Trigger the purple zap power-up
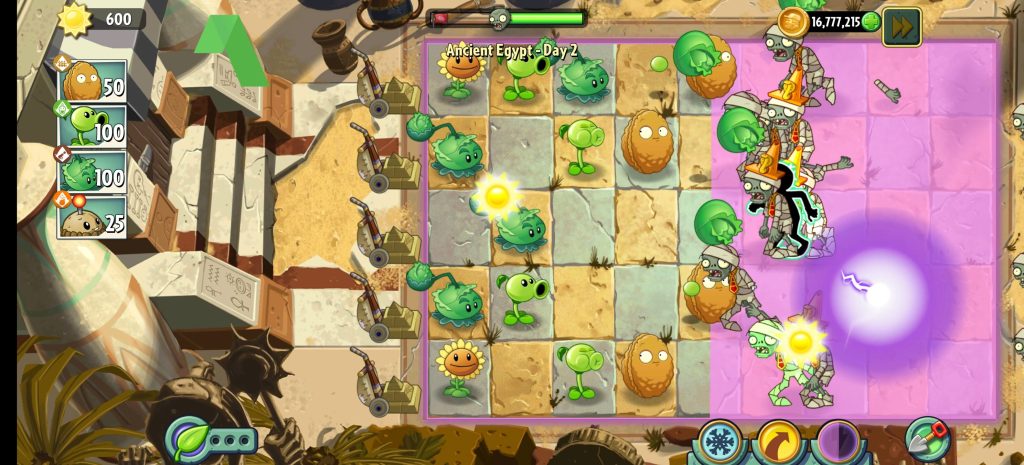This screenshot has height=465, width=1024. [836, 441]
